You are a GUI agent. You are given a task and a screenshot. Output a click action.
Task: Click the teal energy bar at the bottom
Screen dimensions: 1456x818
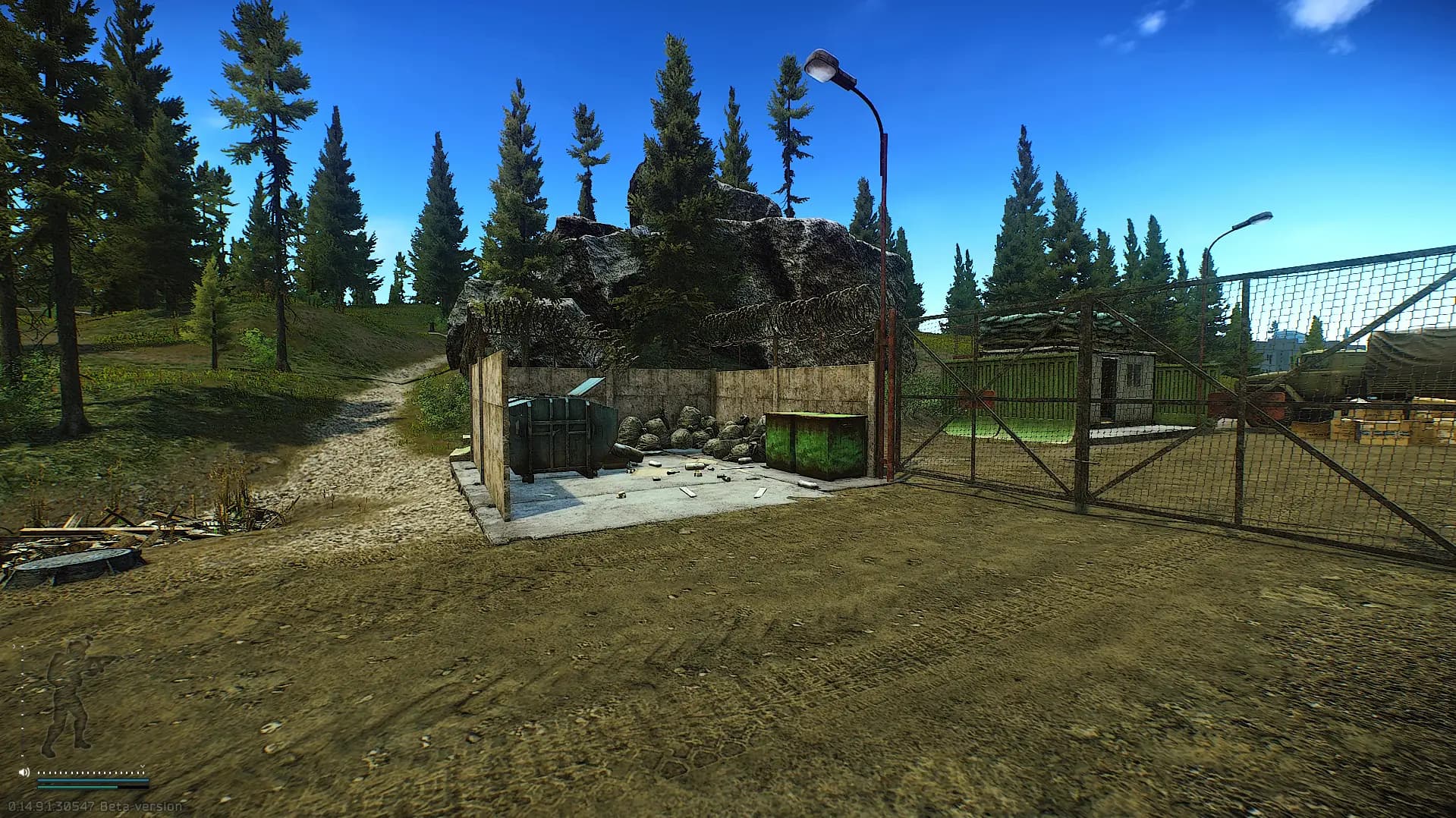coord(77,788)
